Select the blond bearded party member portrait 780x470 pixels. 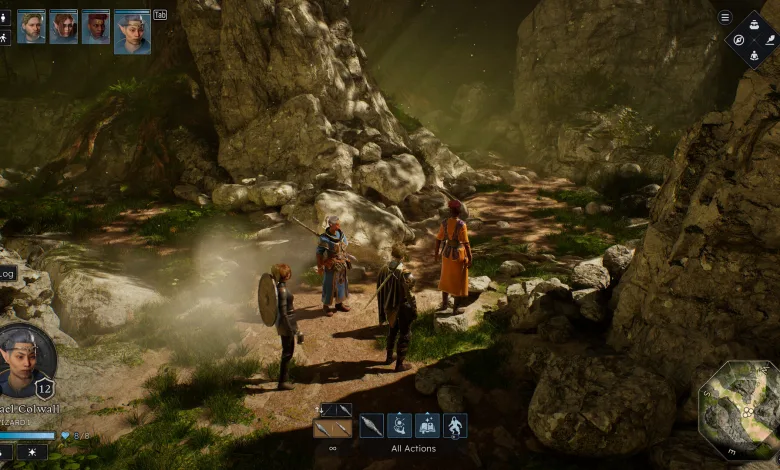pyautogui.click(x=31, y=26)
